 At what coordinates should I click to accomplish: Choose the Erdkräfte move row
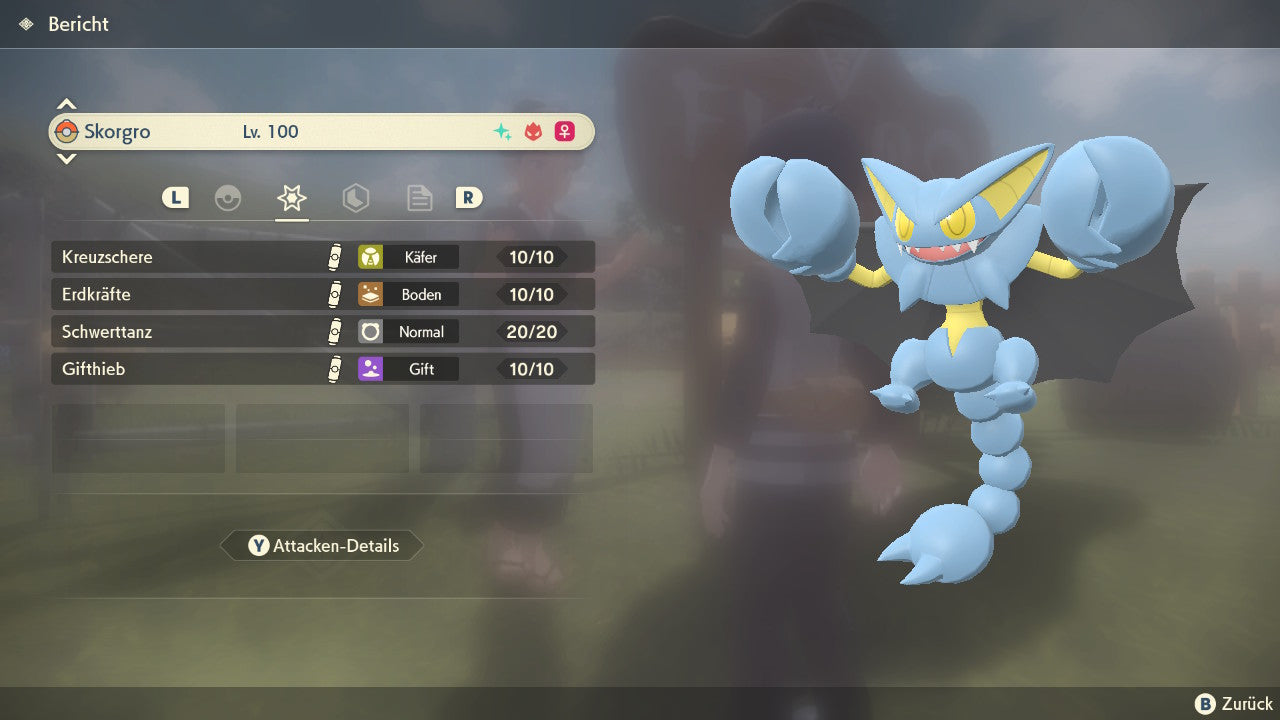point(322,295)
